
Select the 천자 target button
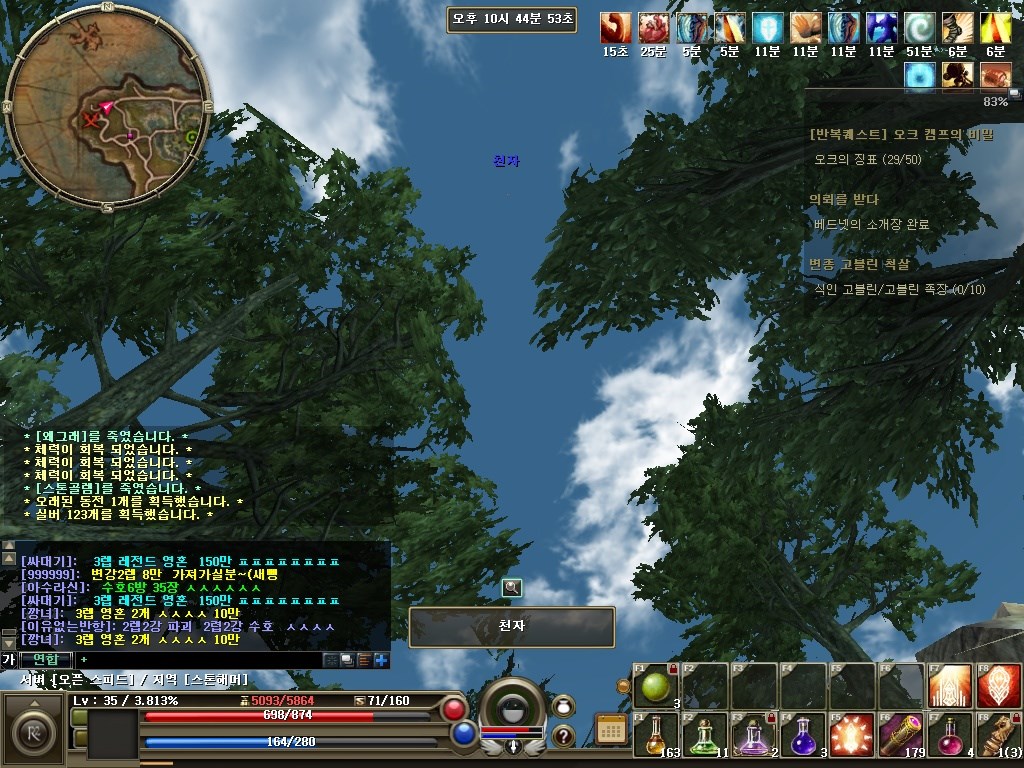tap(512, 627)
